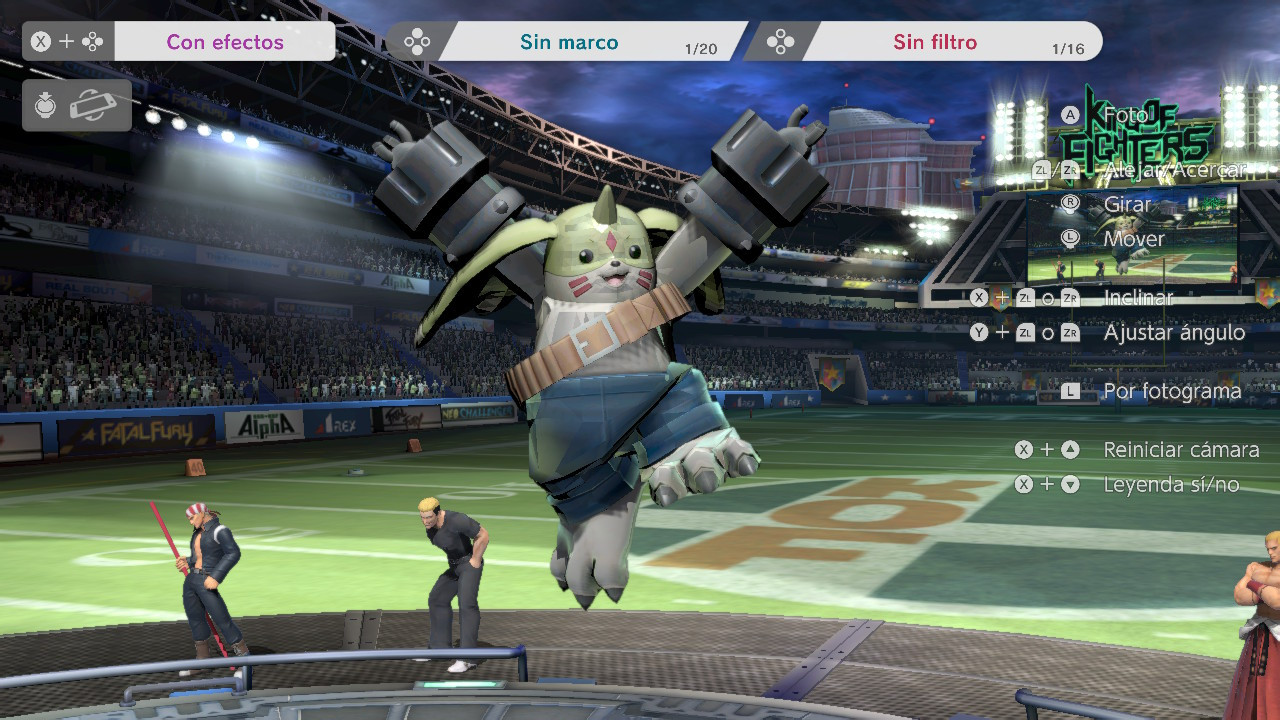Click the apple-shaped icon on the left panel
1280x720 pixels.
coord(47,105)
